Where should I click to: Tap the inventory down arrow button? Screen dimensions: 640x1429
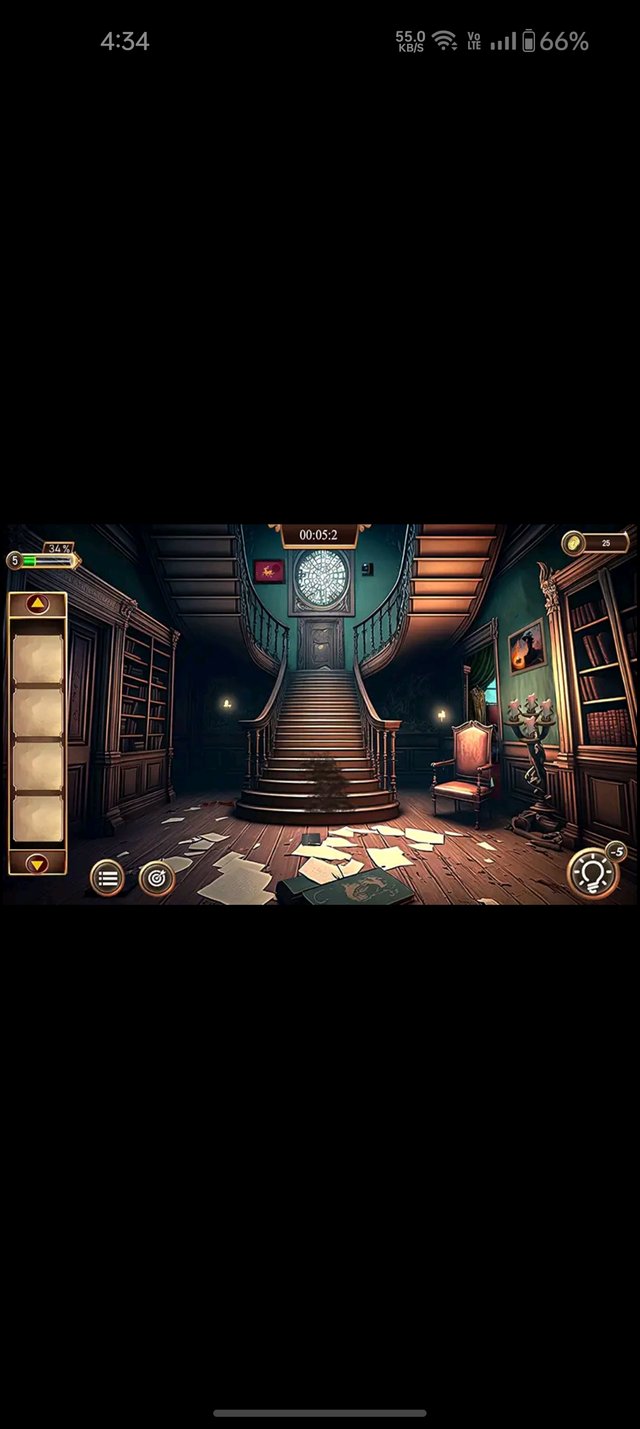[x=37, y=862]
